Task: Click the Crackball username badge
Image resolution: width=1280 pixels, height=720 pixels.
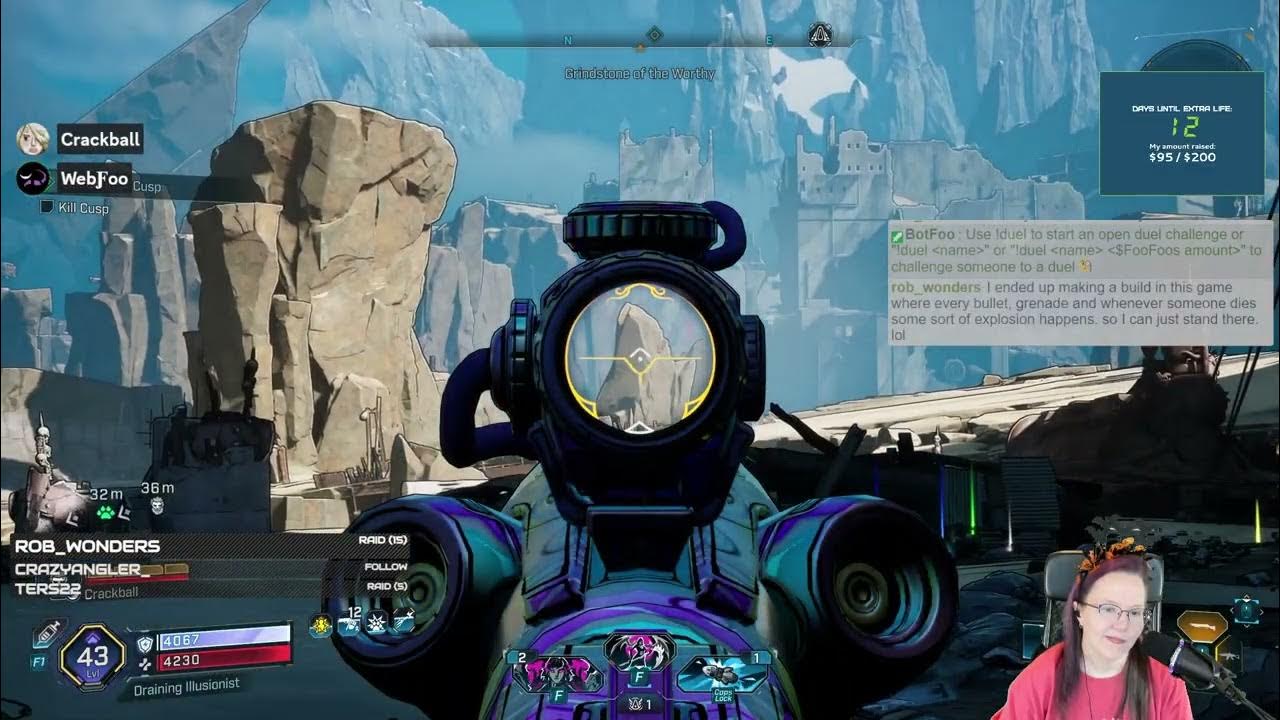Action: [x=99, y=139]
